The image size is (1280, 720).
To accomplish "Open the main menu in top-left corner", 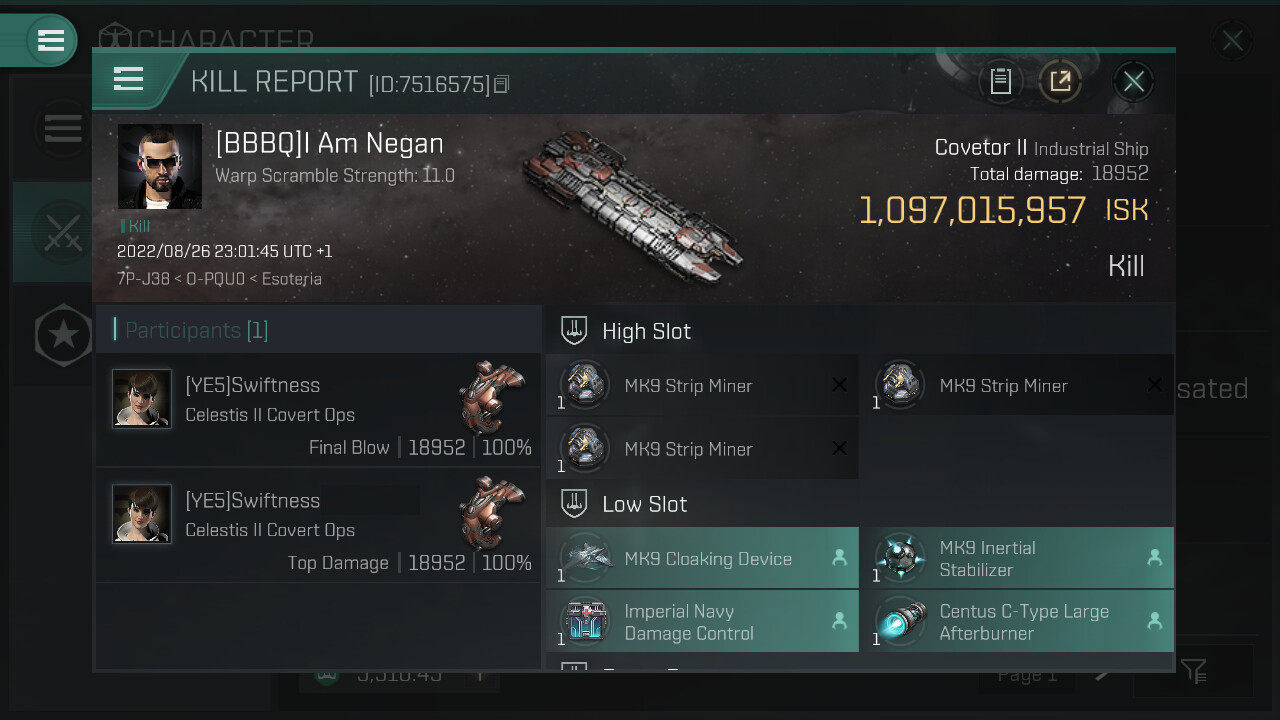I will [x=50, y=40].
